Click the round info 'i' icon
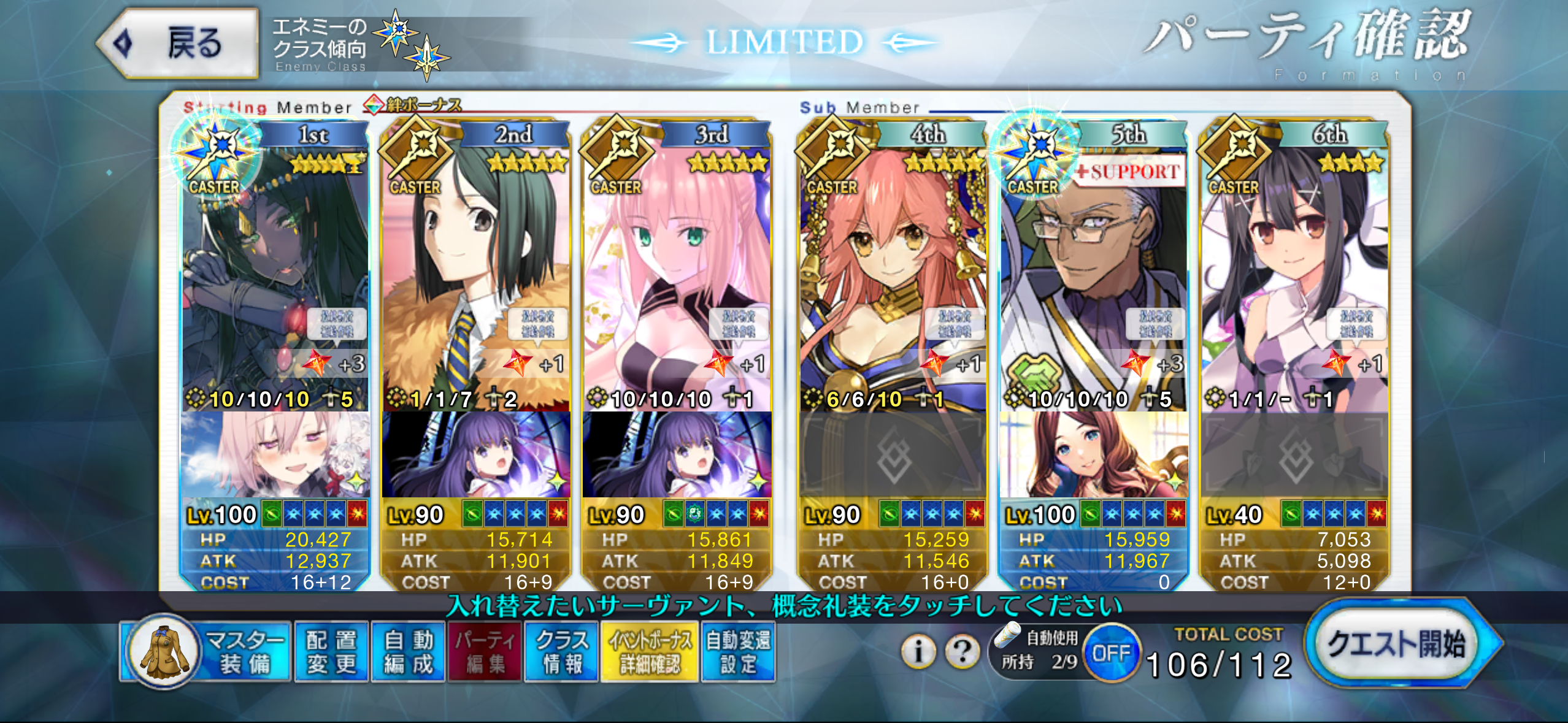 pos(918,651)
